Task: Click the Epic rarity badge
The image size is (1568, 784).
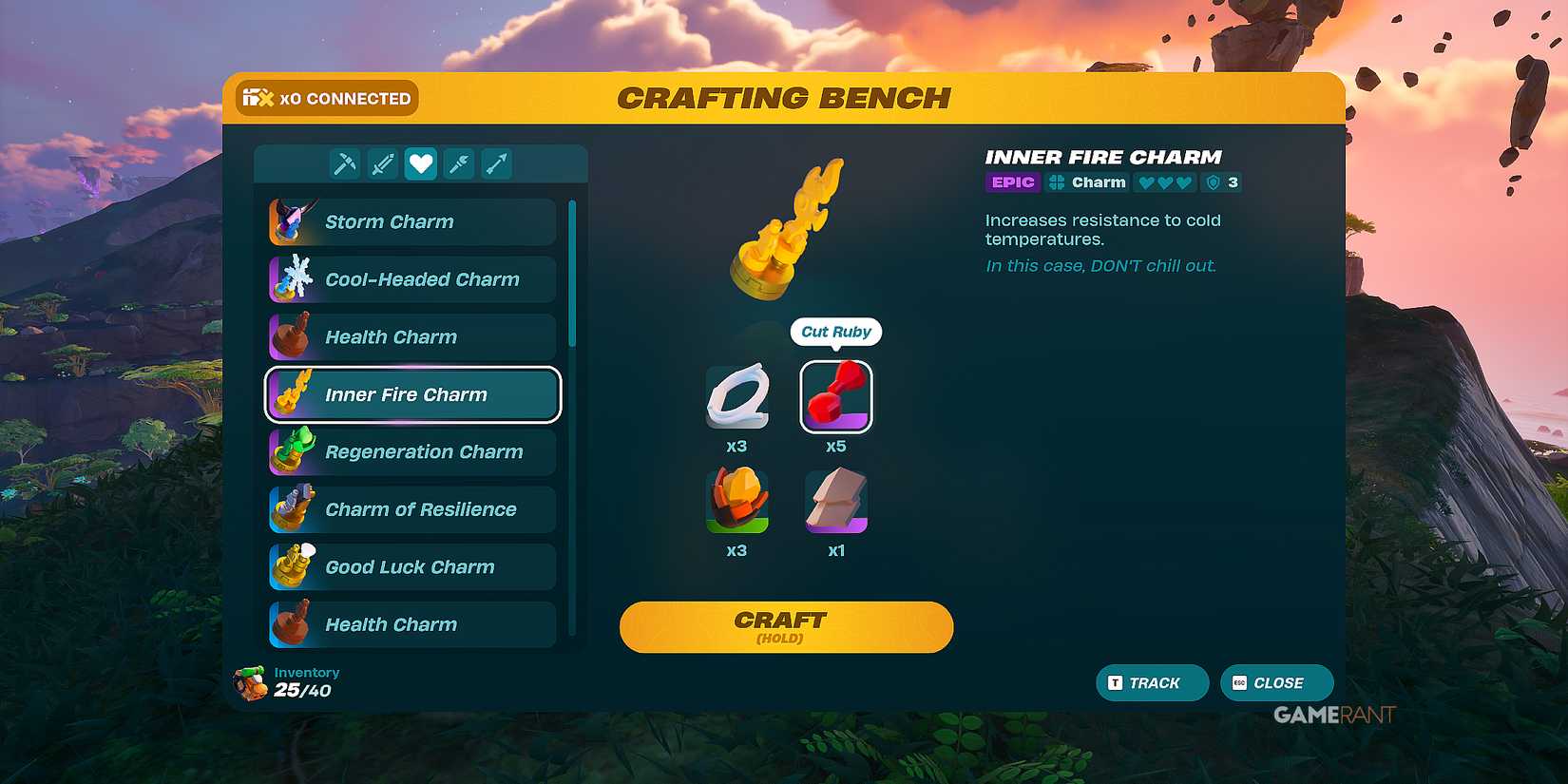Action: (1012, 182)
